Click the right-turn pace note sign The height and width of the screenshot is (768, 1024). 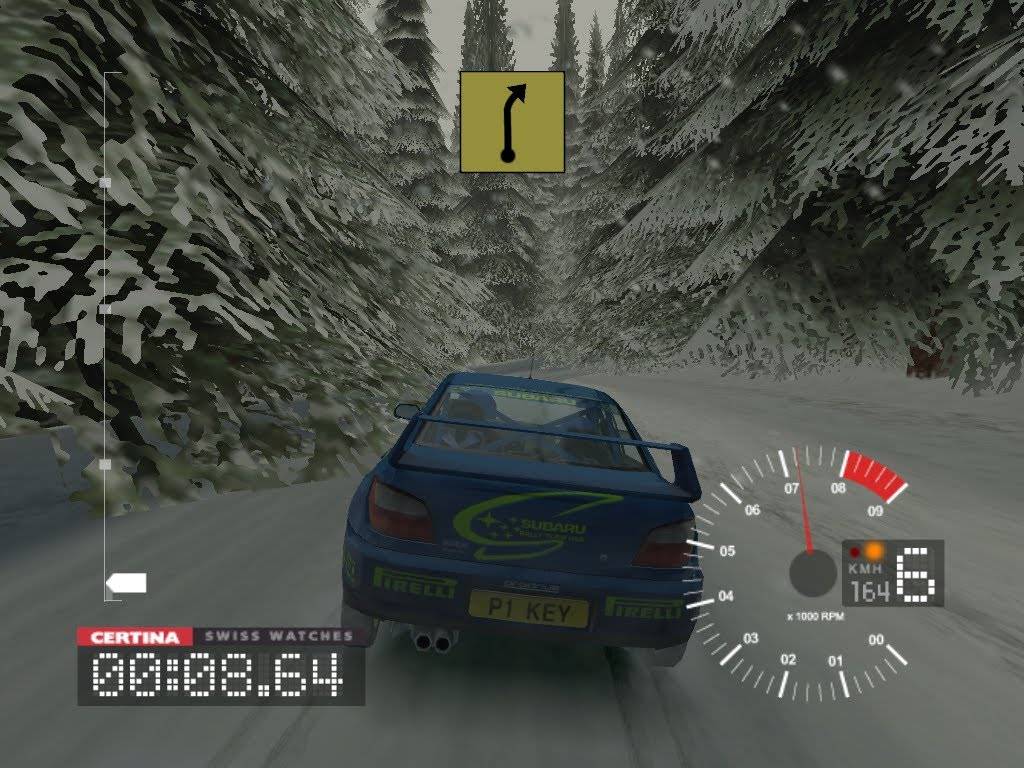[x=512, y=121]
